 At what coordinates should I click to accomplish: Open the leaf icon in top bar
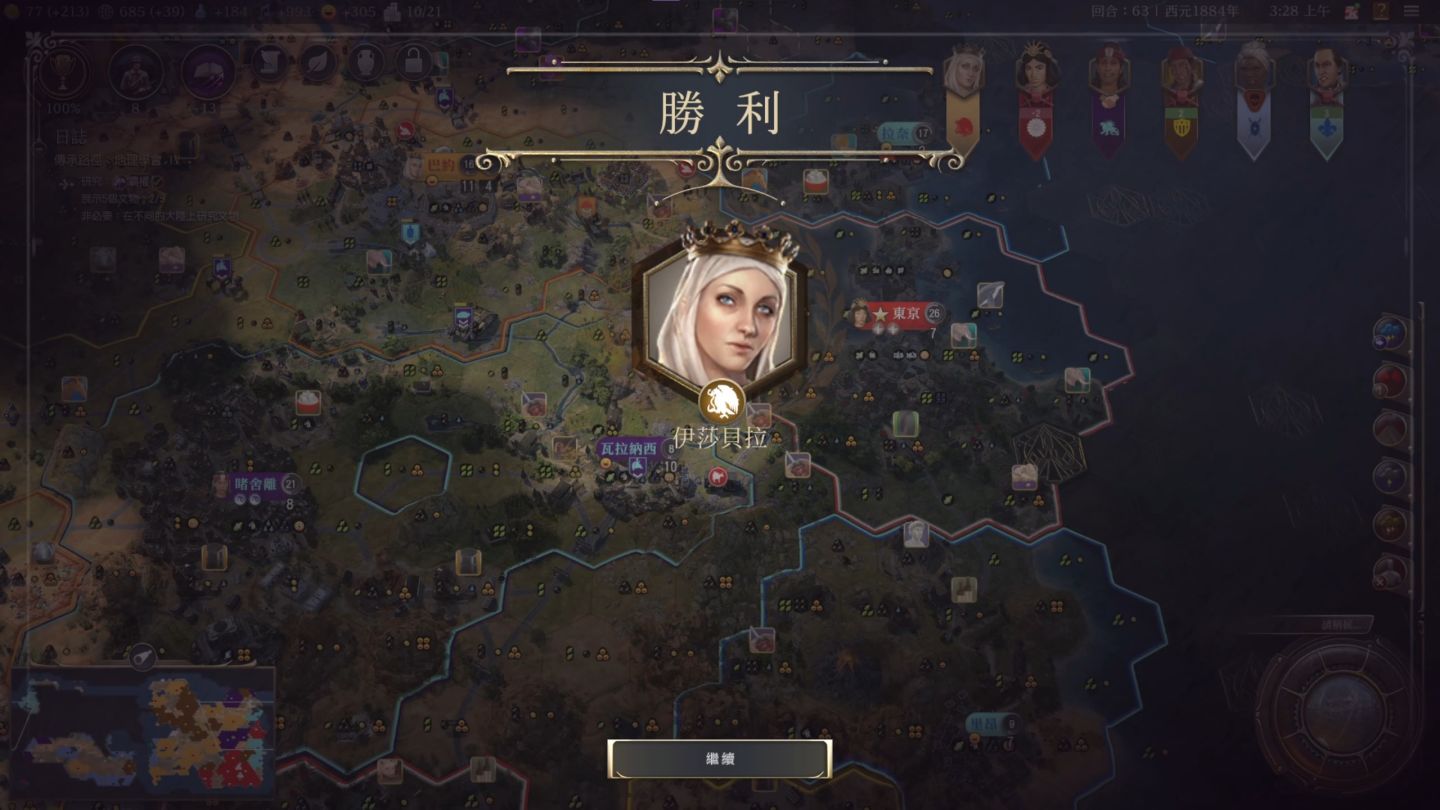click(317, 64)
